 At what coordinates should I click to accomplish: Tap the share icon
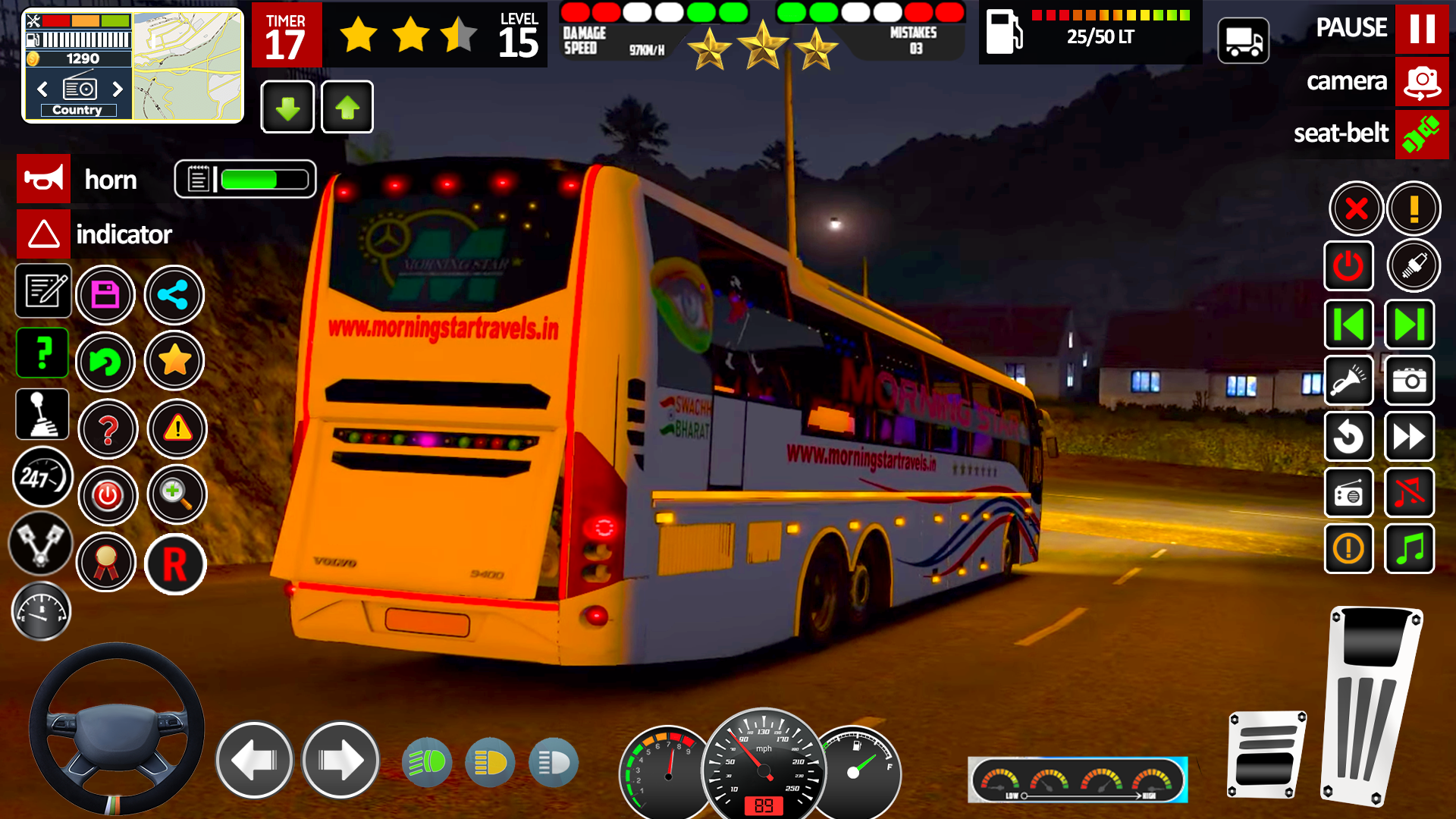point(174,294)
